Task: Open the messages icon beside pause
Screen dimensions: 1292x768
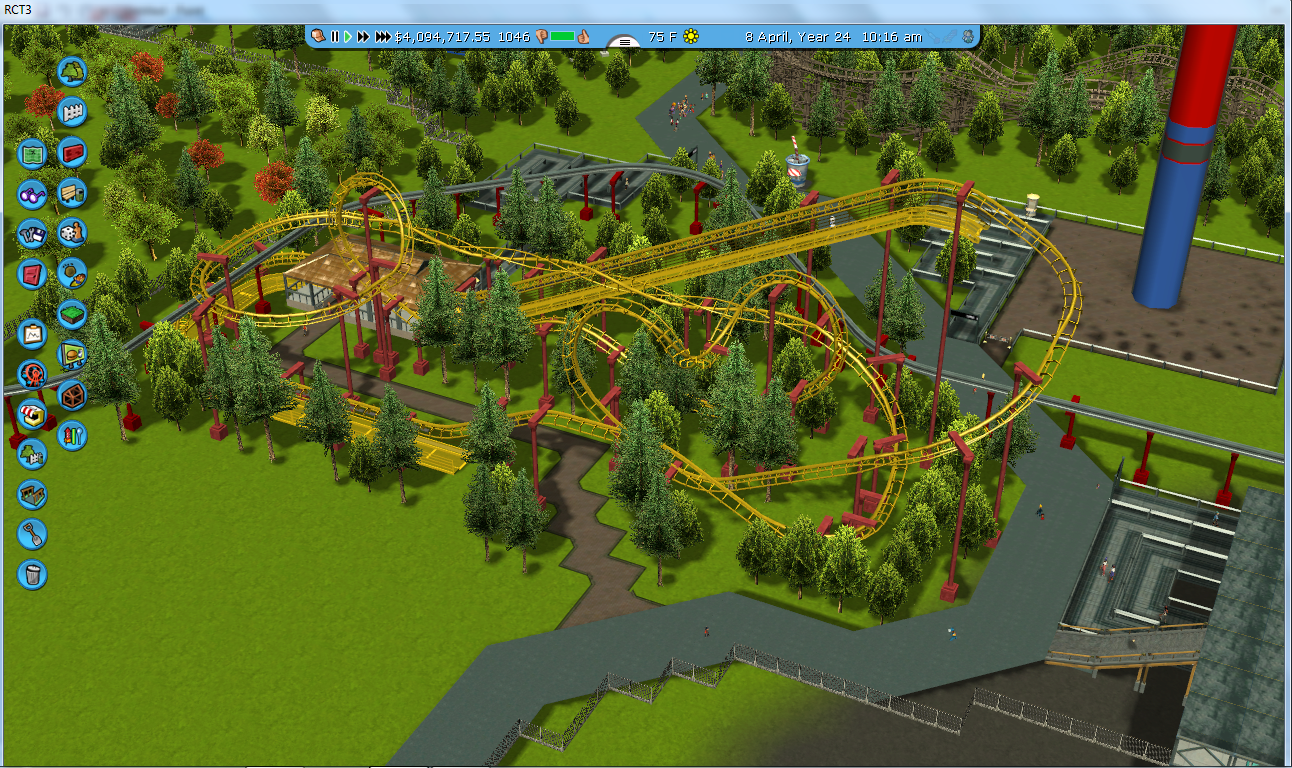Action: (318, 36)
